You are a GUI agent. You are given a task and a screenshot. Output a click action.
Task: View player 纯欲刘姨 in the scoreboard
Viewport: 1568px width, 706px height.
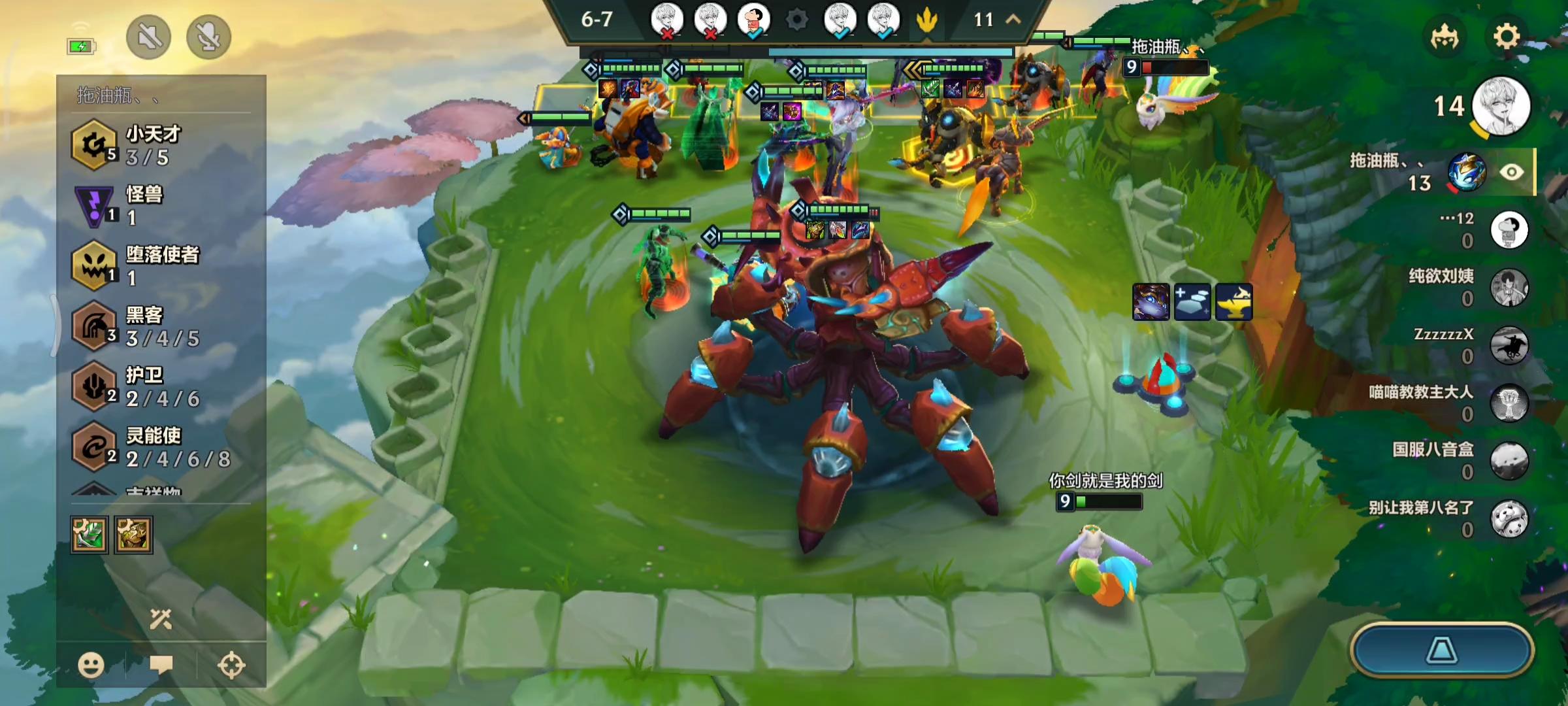tap(1509, 288)
